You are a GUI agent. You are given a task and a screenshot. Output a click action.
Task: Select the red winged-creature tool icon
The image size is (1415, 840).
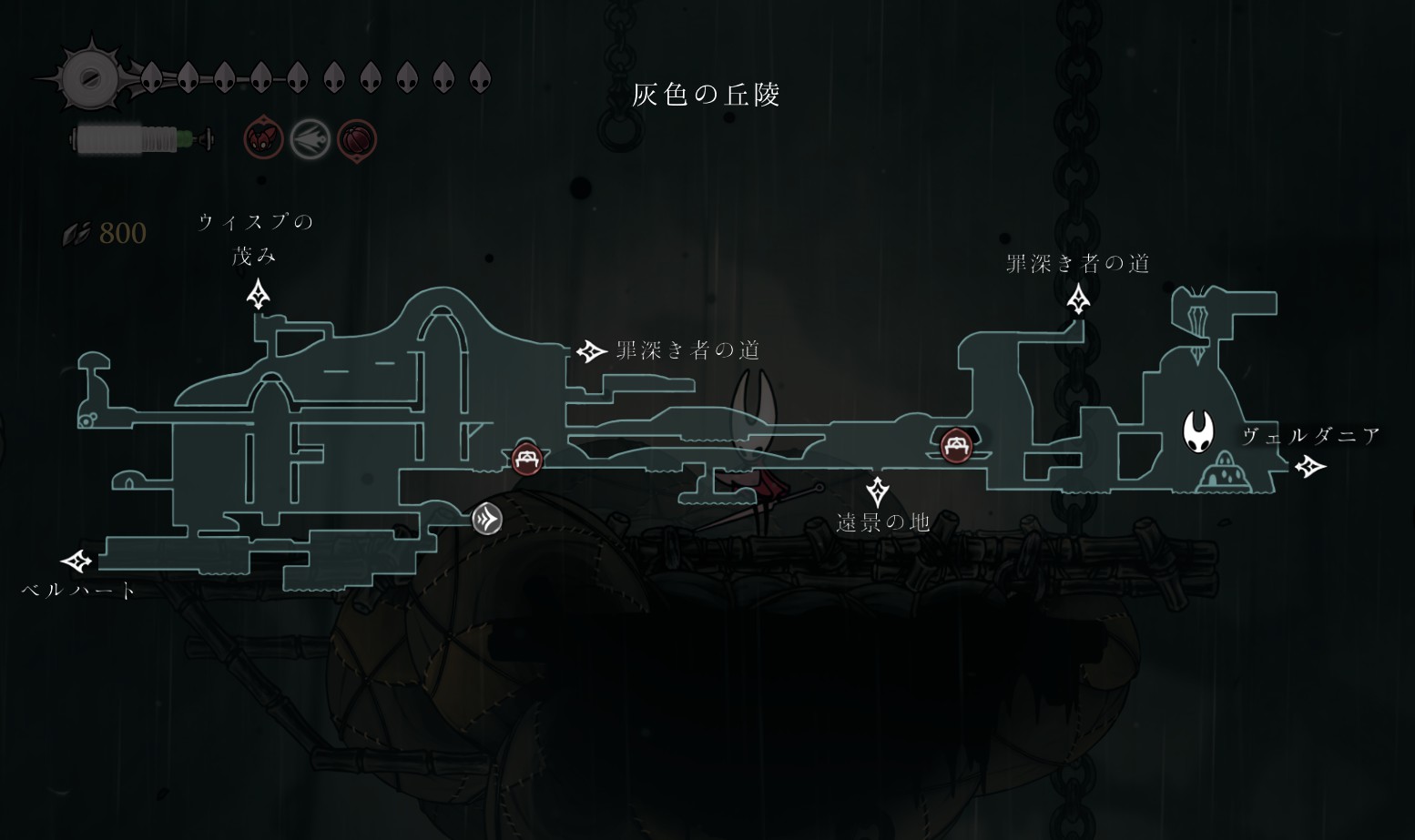coord(264,139)
